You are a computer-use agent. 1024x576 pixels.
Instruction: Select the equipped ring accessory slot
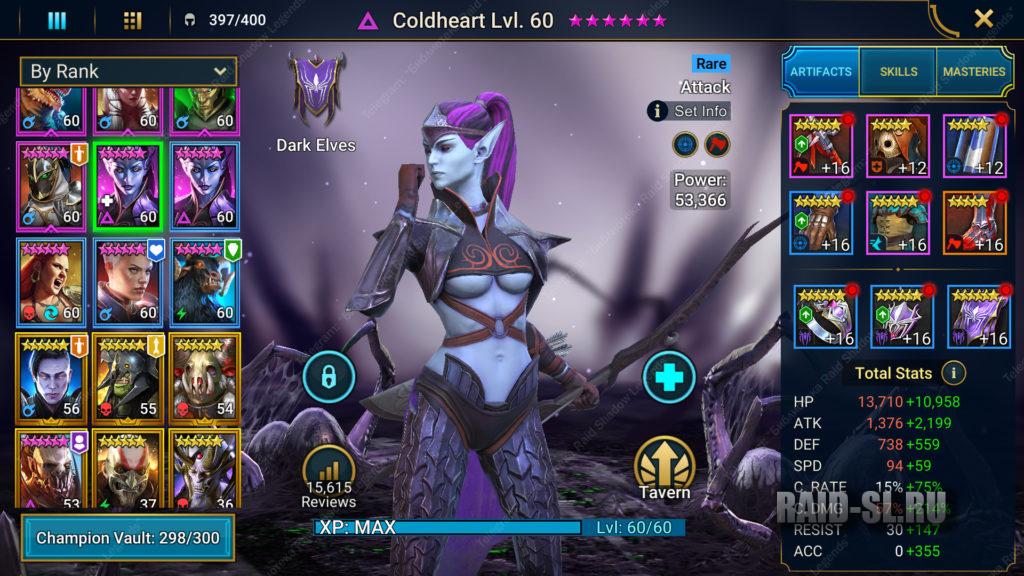[825, 316]
